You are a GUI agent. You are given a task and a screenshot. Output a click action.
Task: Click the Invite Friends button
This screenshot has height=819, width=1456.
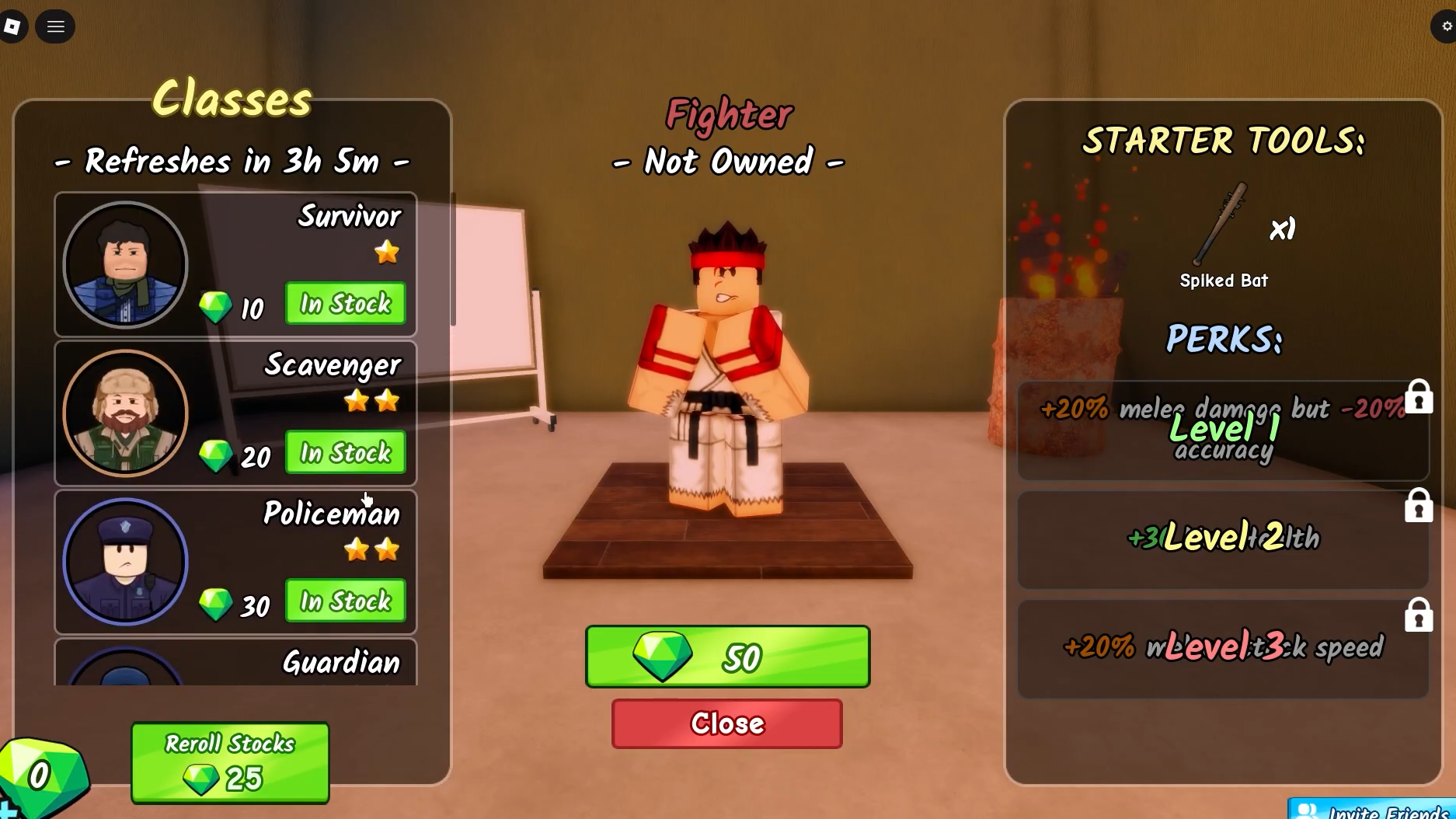1374,810
